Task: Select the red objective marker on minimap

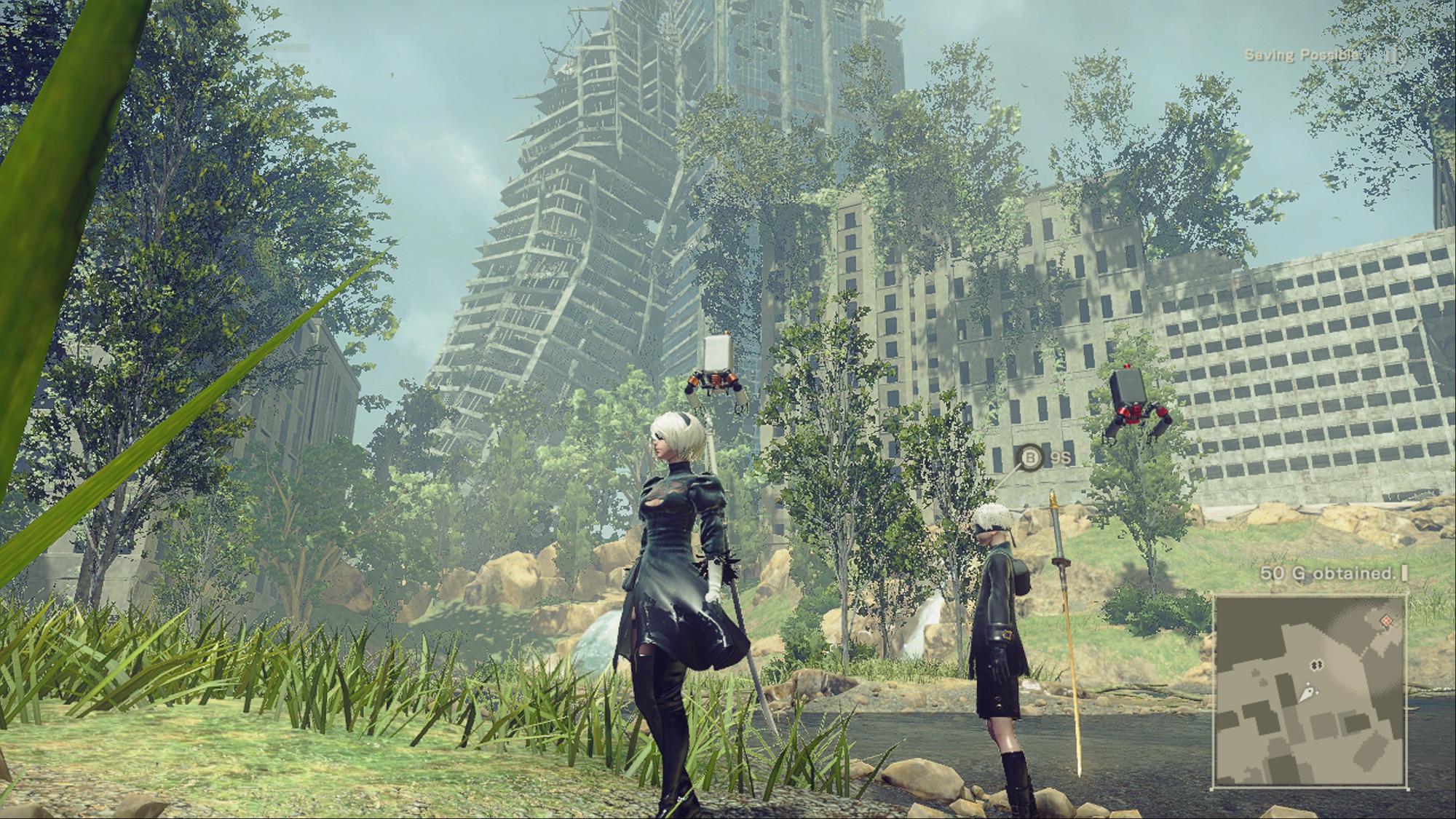Action: pyautogui.click(x=1386, y=620)
